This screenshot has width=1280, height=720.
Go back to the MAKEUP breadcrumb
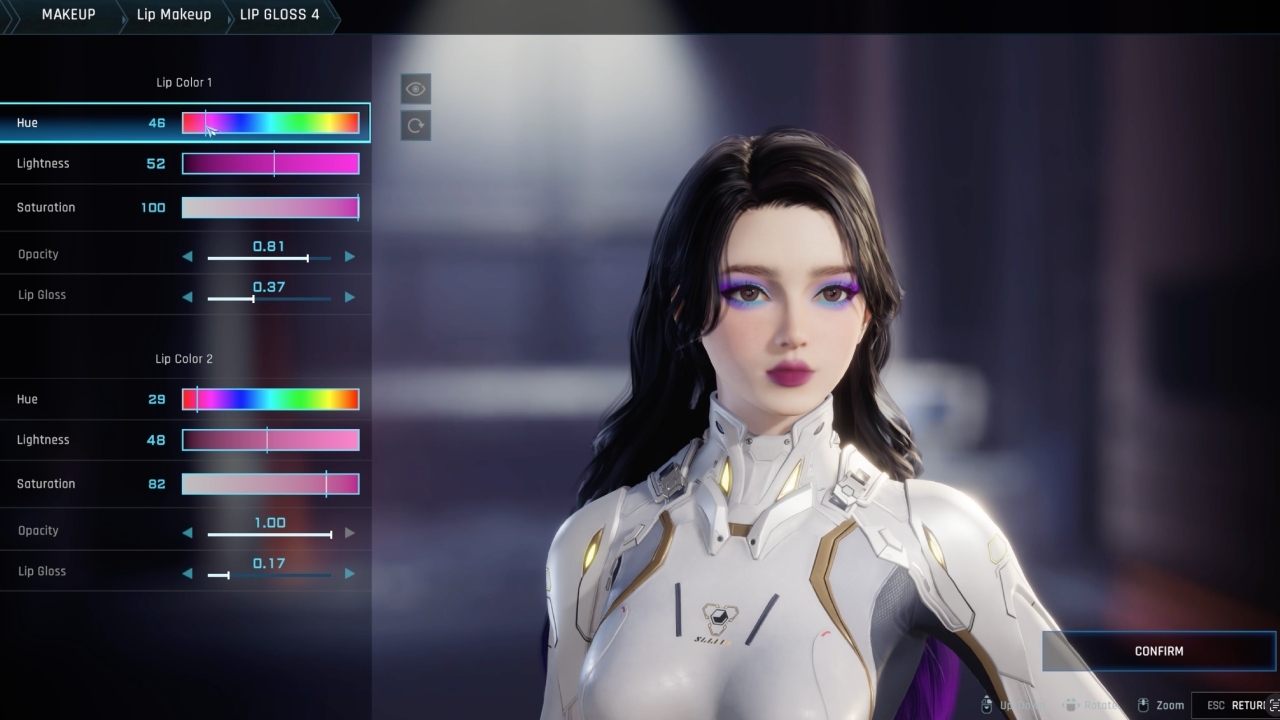click(68, 15)
